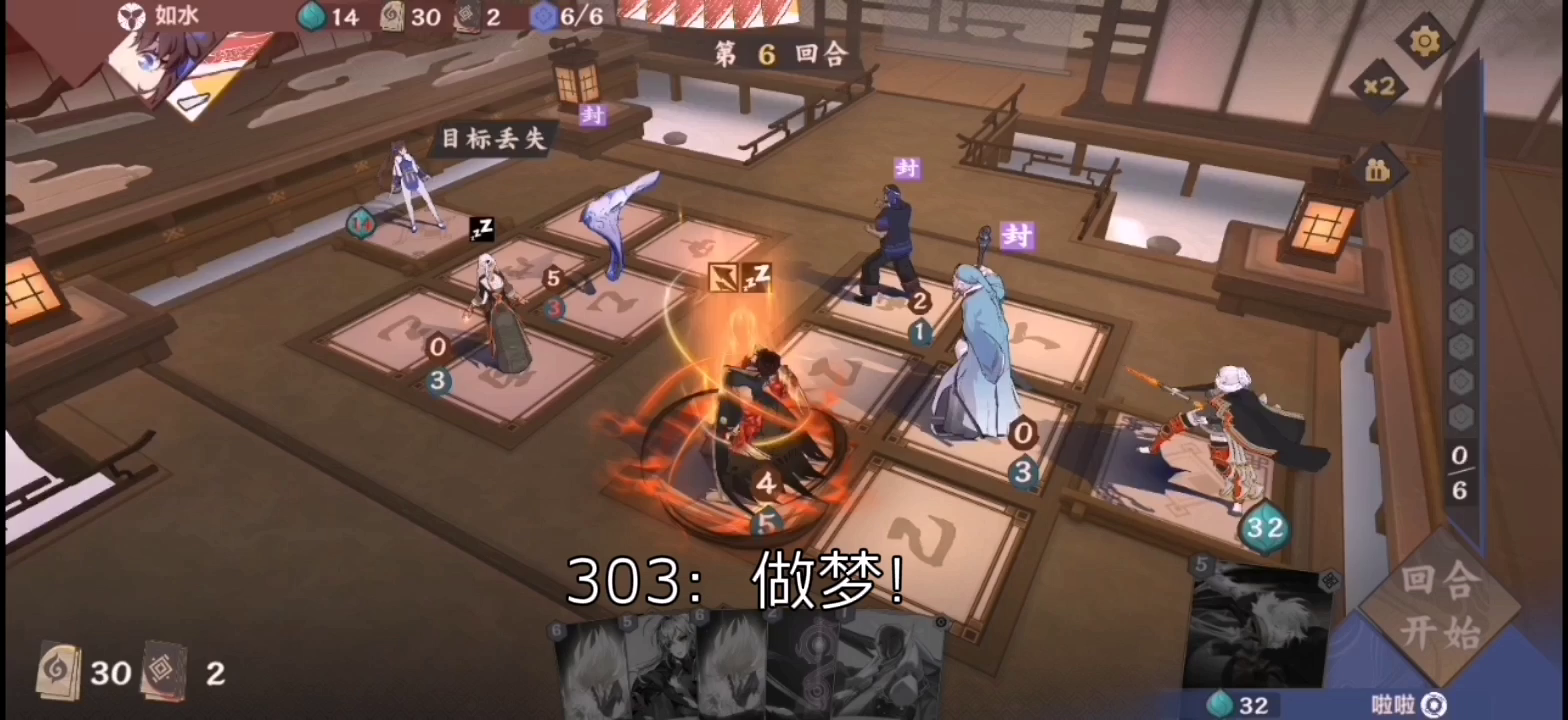Open the emote/social icon below speed toggle
Screen dimensions: 1568x720
pyautogui.click(x=1378, y=170)
